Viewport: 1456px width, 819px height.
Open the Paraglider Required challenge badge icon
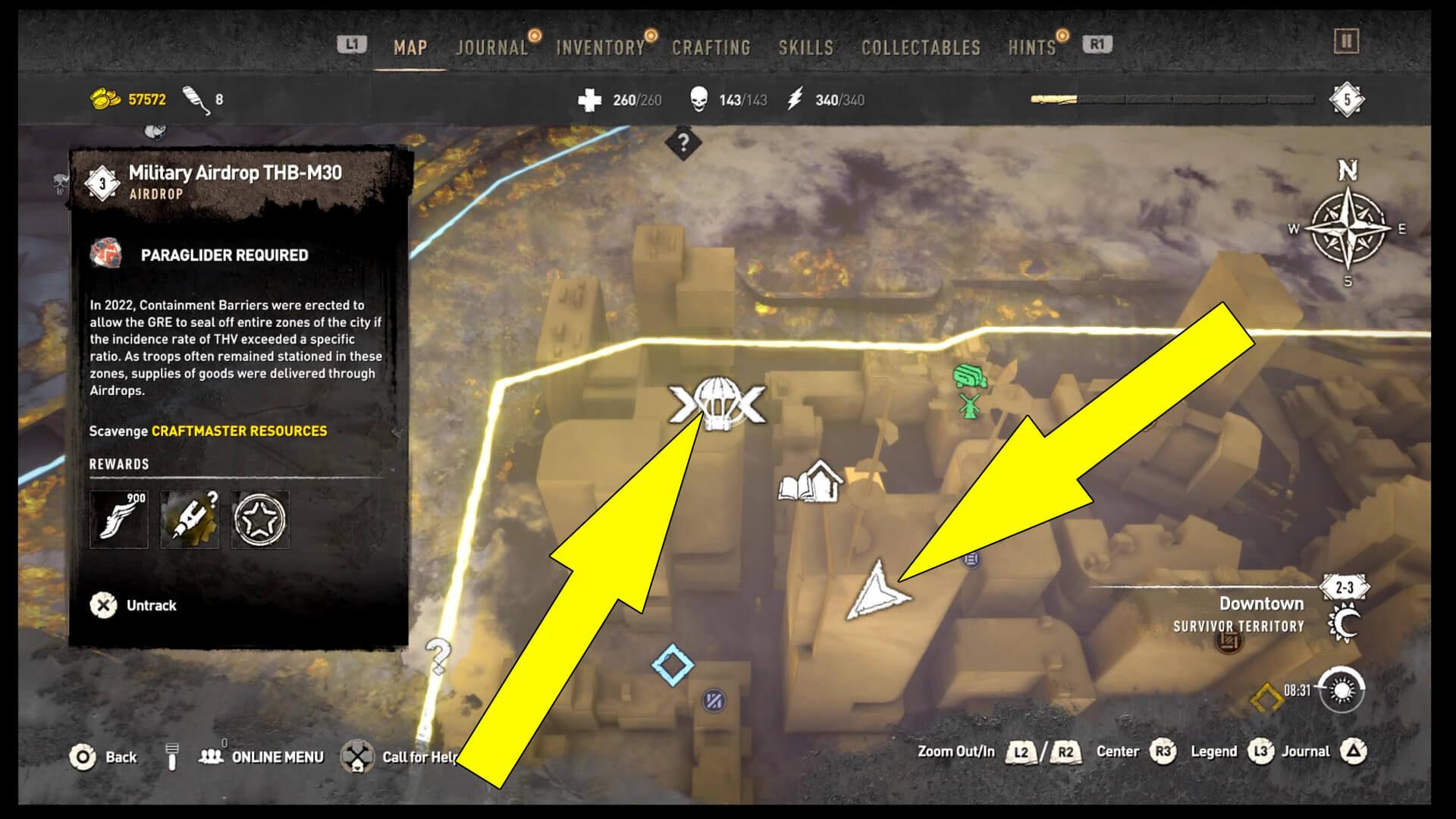tap(107, 255)
